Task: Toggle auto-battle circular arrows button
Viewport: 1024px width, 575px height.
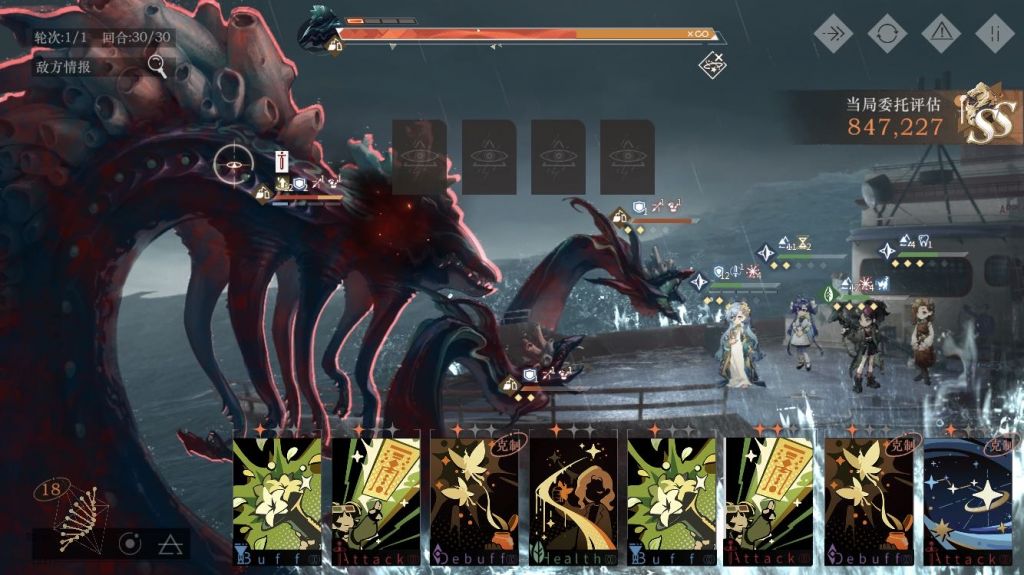Action: click(x=887, y=33)
